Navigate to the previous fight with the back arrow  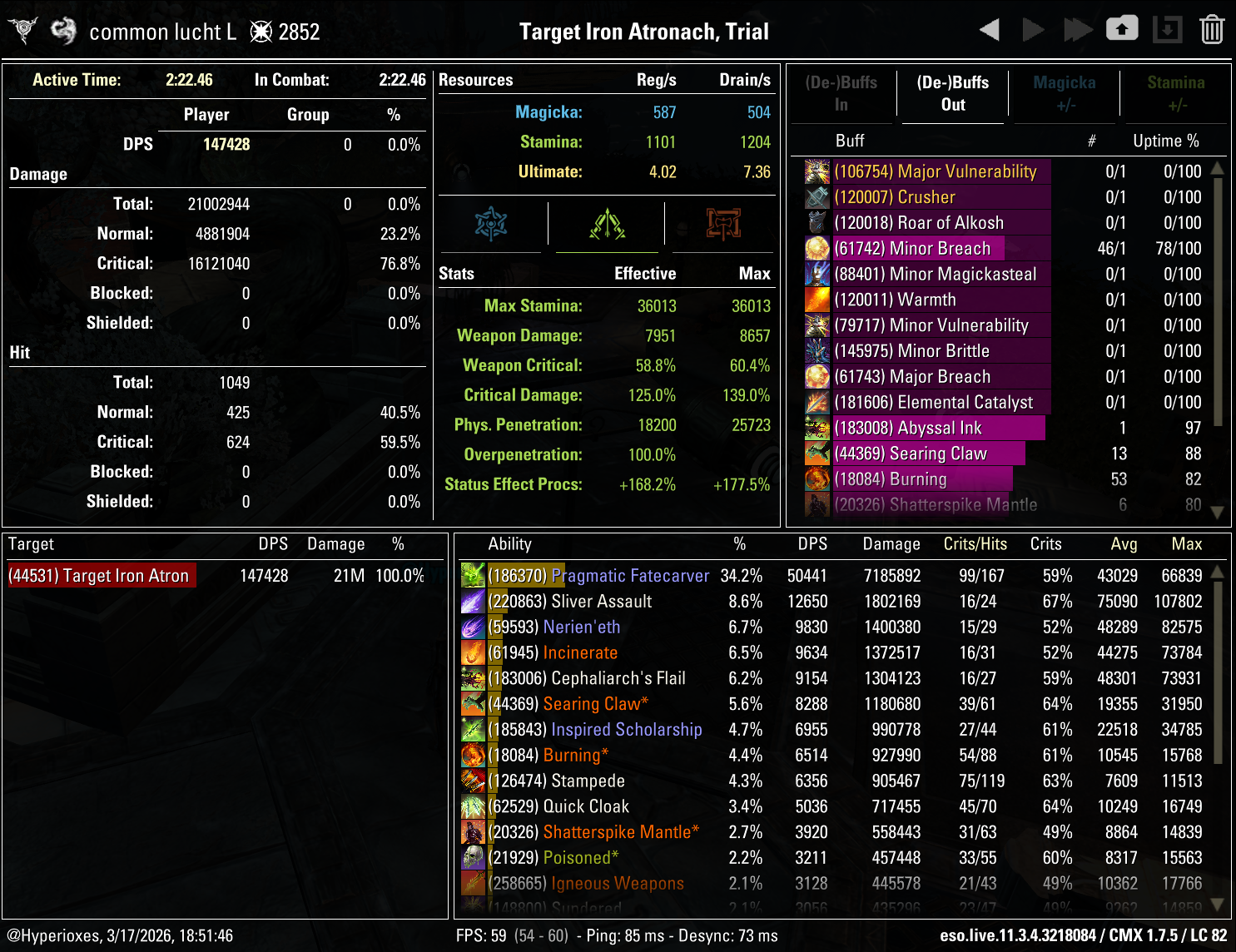pos(990,28)
